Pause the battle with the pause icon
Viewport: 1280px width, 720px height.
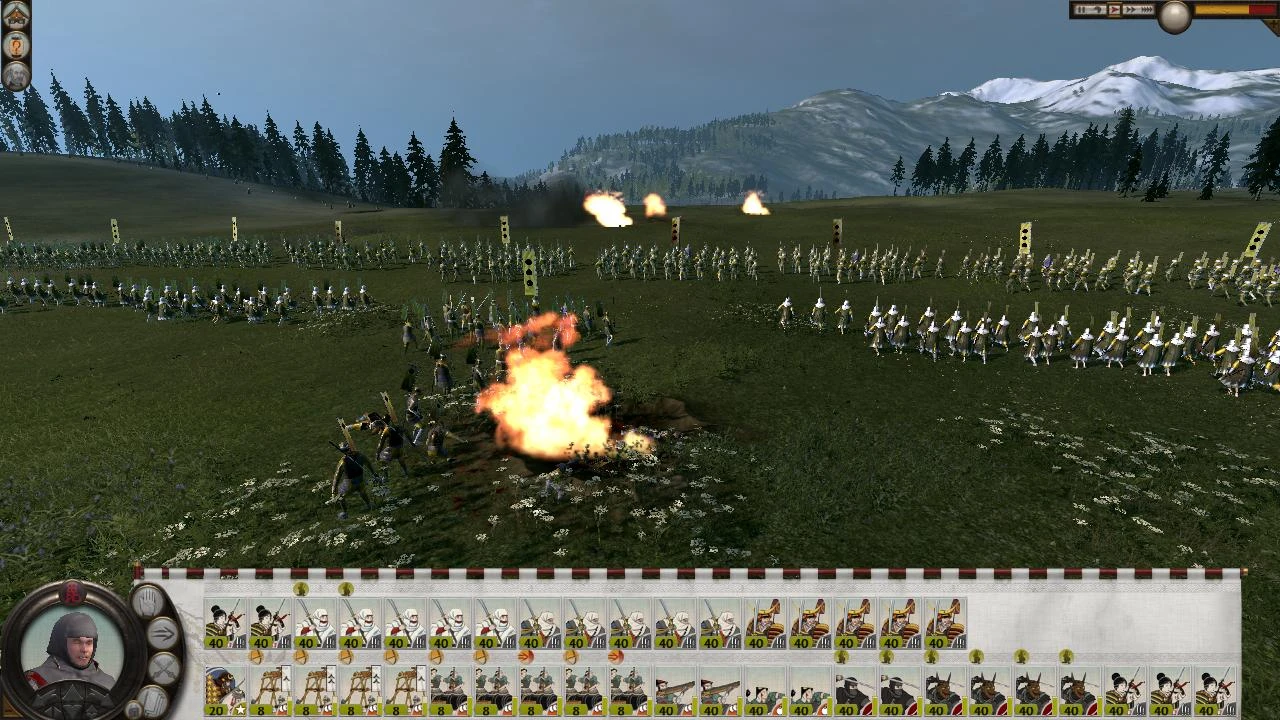click(x=1081, y=9)
